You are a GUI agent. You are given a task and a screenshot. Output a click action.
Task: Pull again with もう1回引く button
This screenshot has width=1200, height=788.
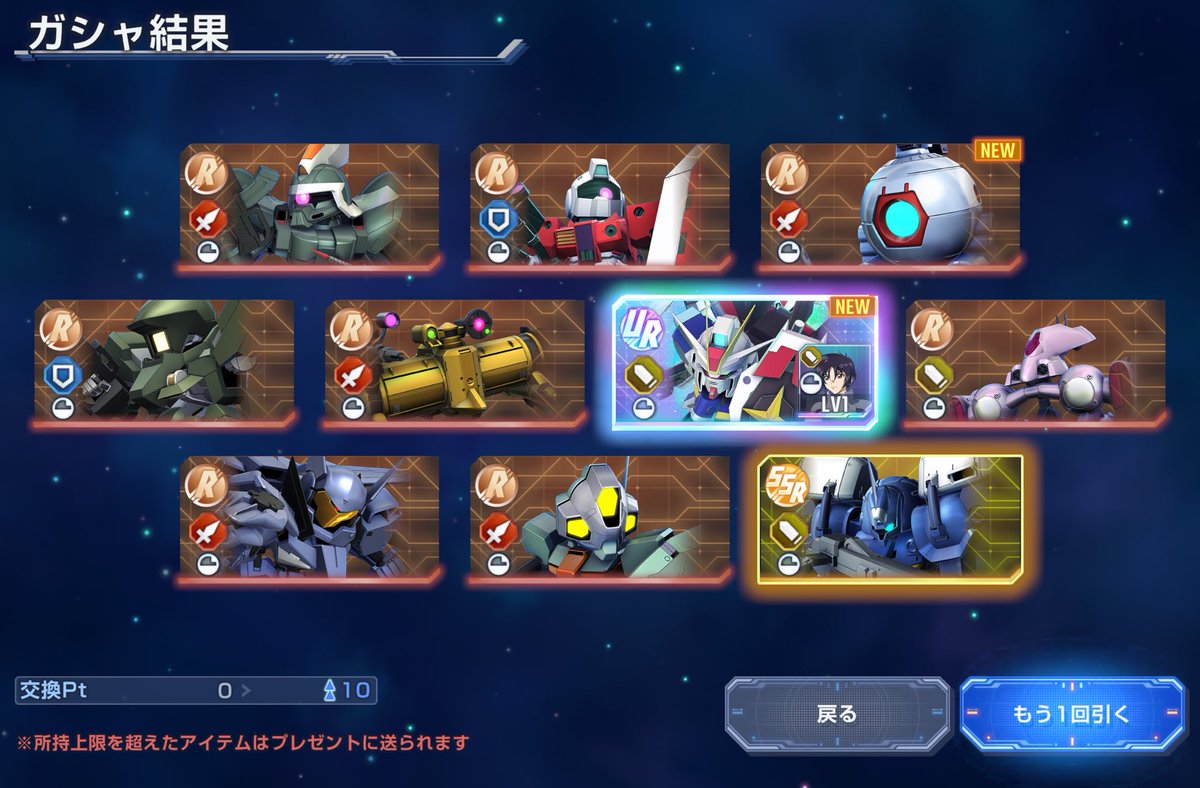click(1072, 714)
